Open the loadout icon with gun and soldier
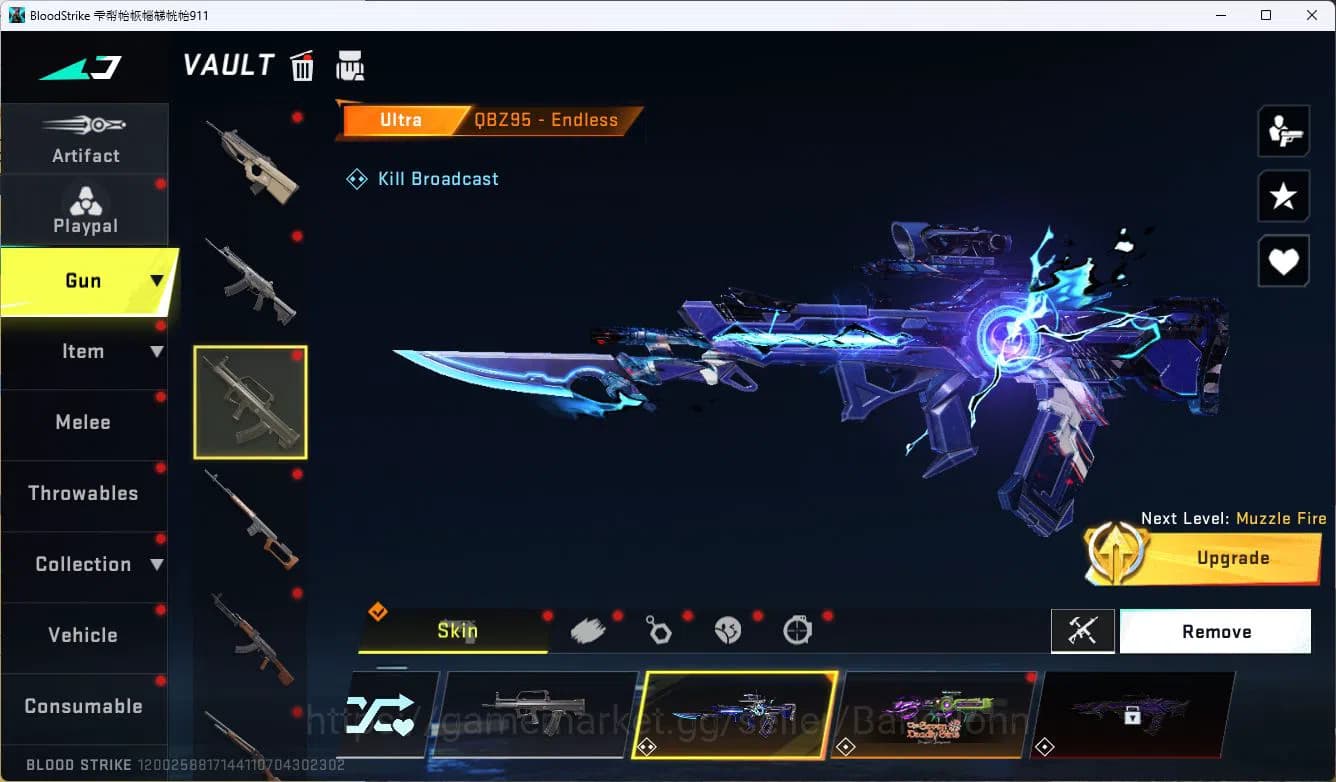The image size is (1336, 782). 1283,130
